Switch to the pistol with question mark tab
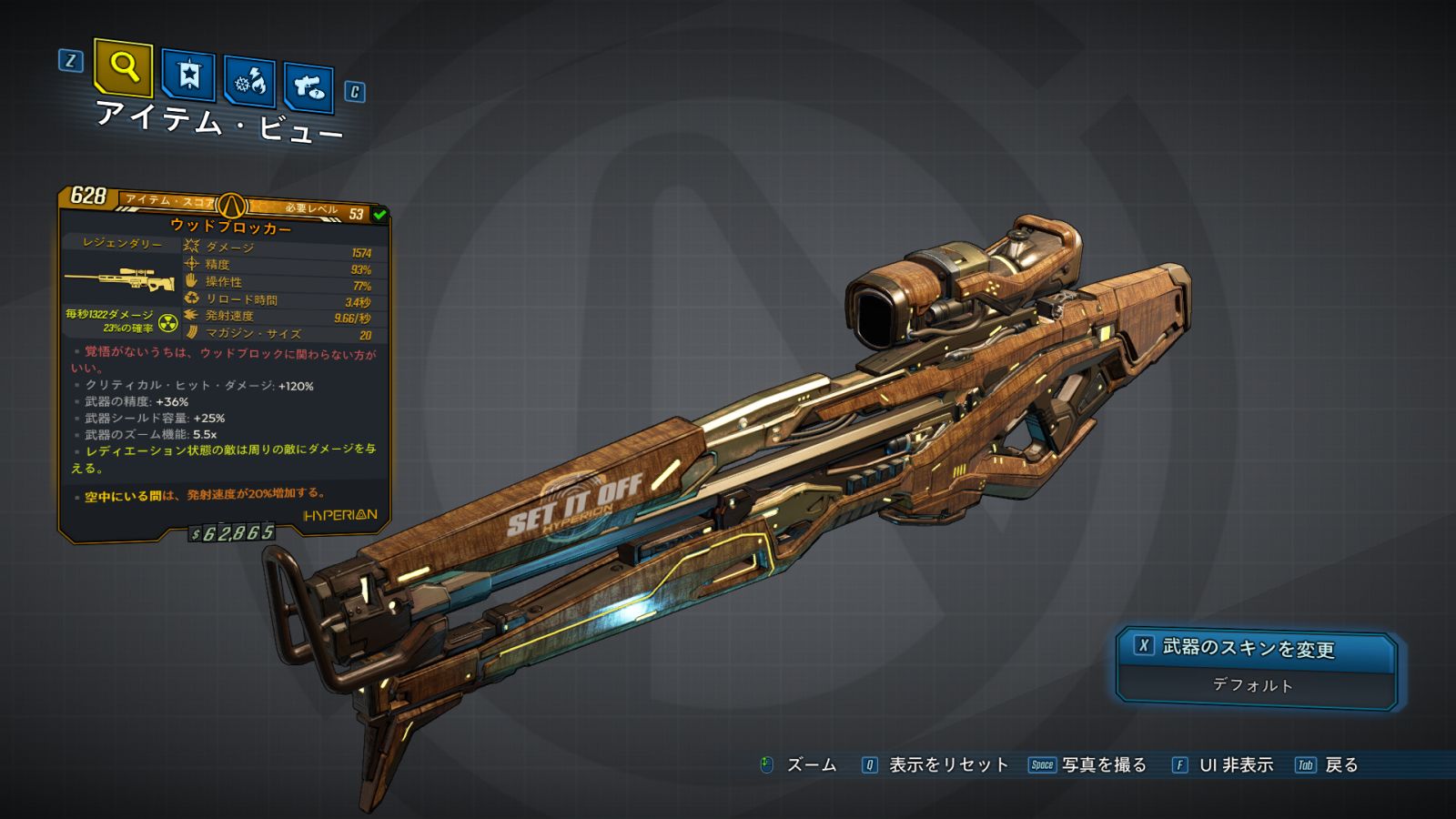 tap(308, 87)
